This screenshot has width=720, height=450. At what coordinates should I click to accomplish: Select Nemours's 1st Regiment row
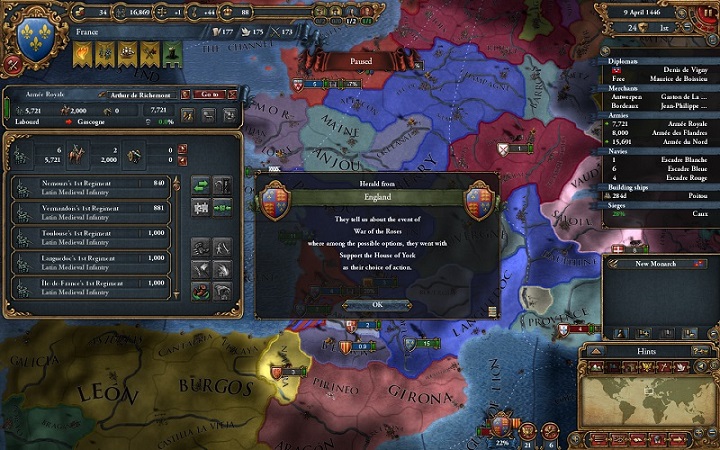coord(91,185)
